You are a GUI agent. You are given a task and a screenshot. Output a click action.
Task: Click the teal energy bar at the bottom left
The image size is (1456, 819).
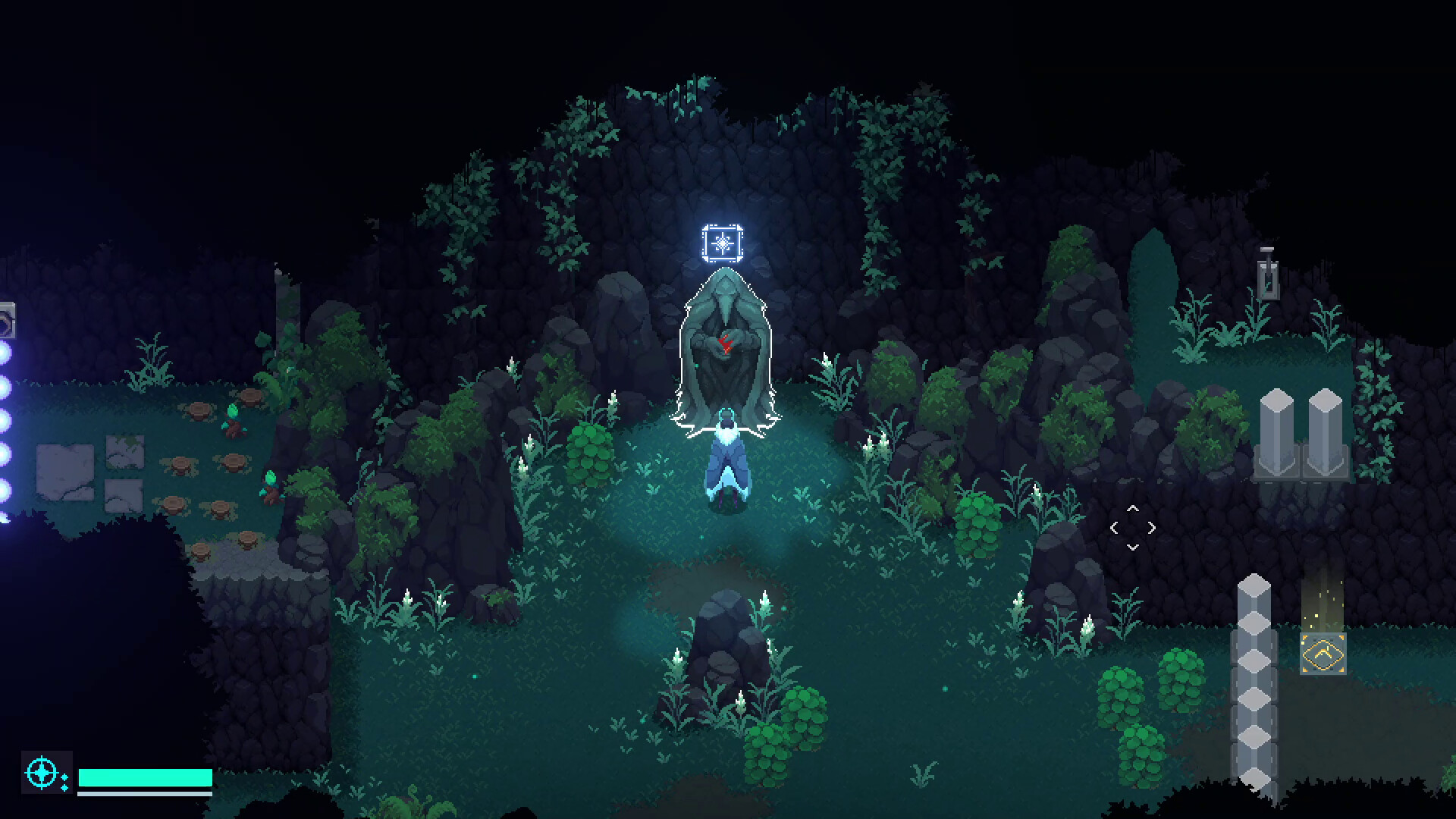pyautogui.click(x=144, y=777)
